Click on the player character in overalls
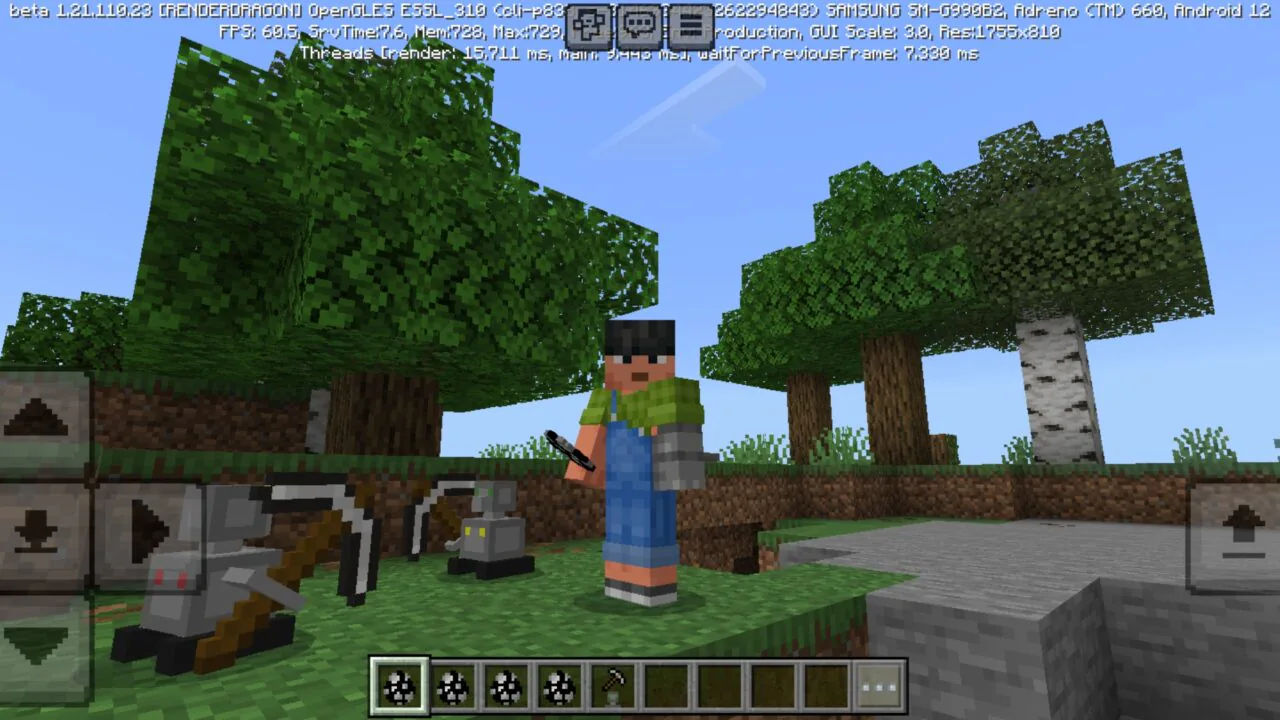The image size is (1280, 720). (x=640, y=450)
